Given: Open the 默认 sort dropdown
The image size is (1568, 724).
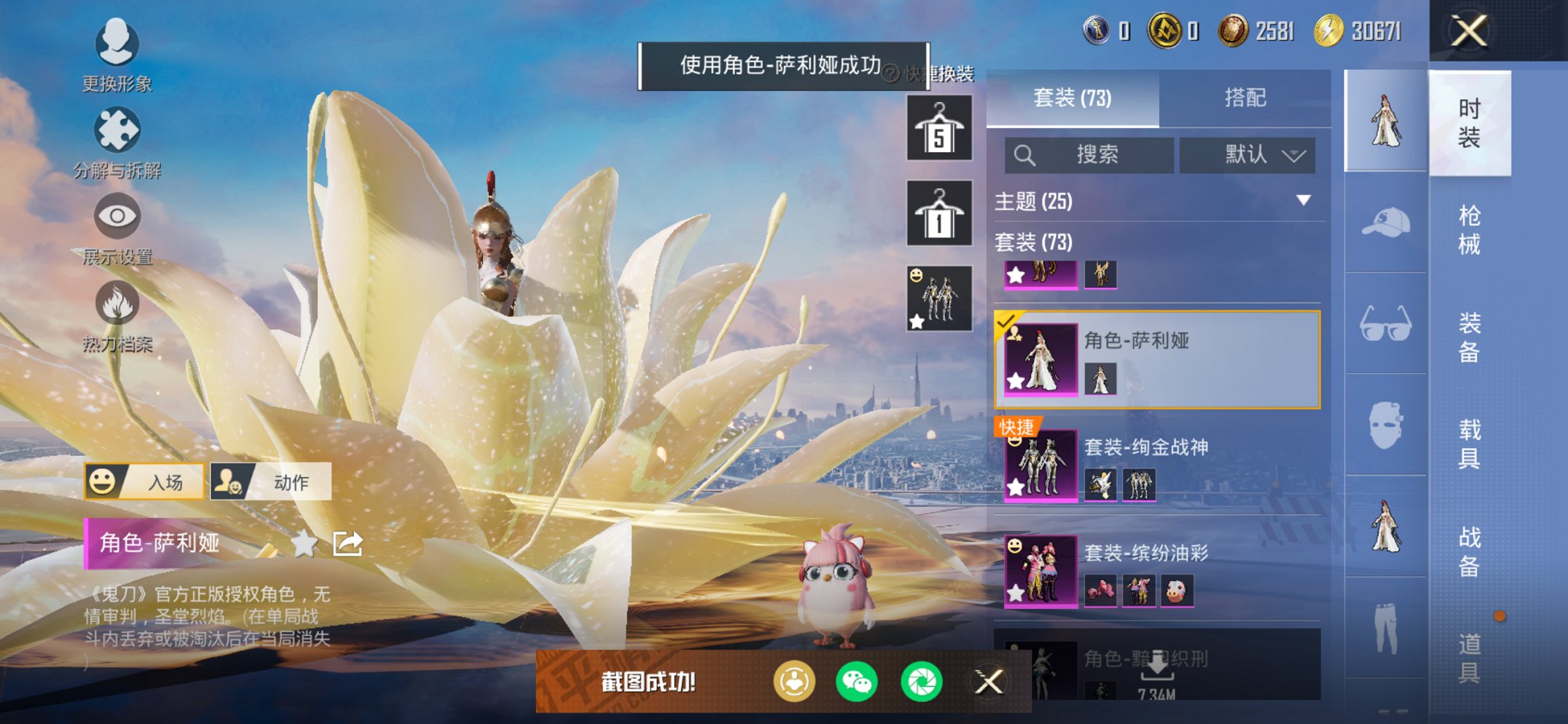Looking at the screenshot, I should coord(1247,154).
